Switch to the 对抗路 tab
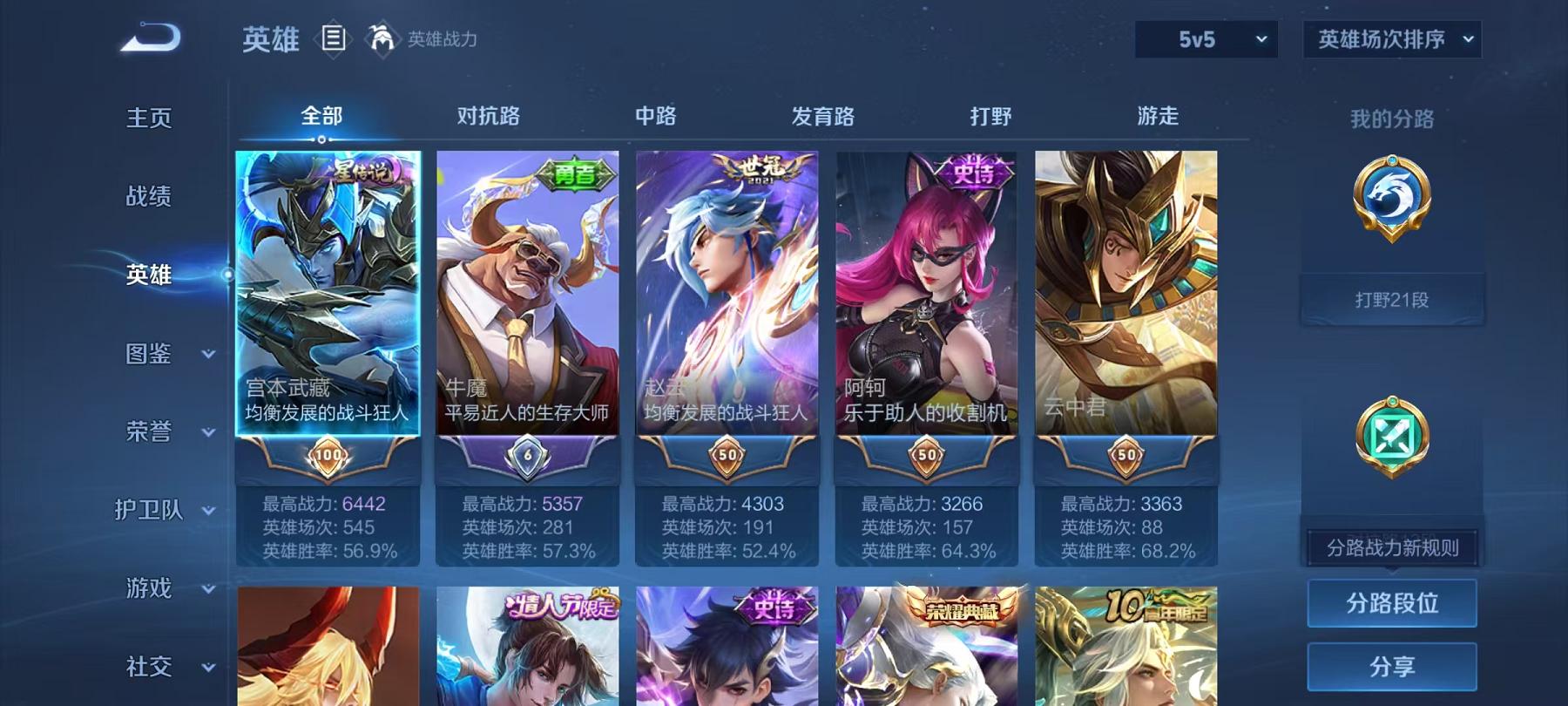The image size is (1568, 706). click(x=485, y=116)
